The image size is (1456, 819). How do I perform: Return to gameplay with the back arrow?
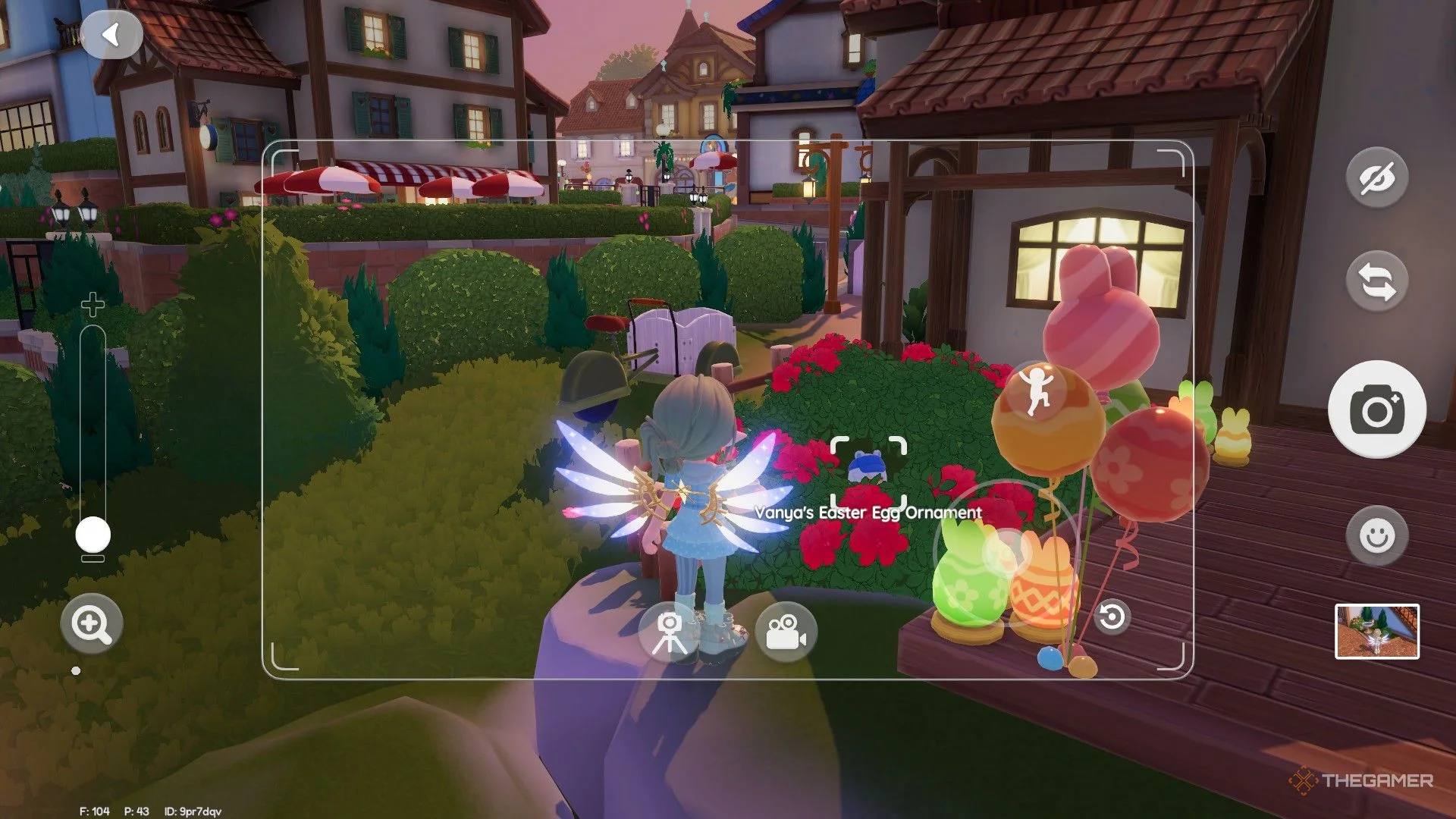pyautogui.click(x=112, y=35)
